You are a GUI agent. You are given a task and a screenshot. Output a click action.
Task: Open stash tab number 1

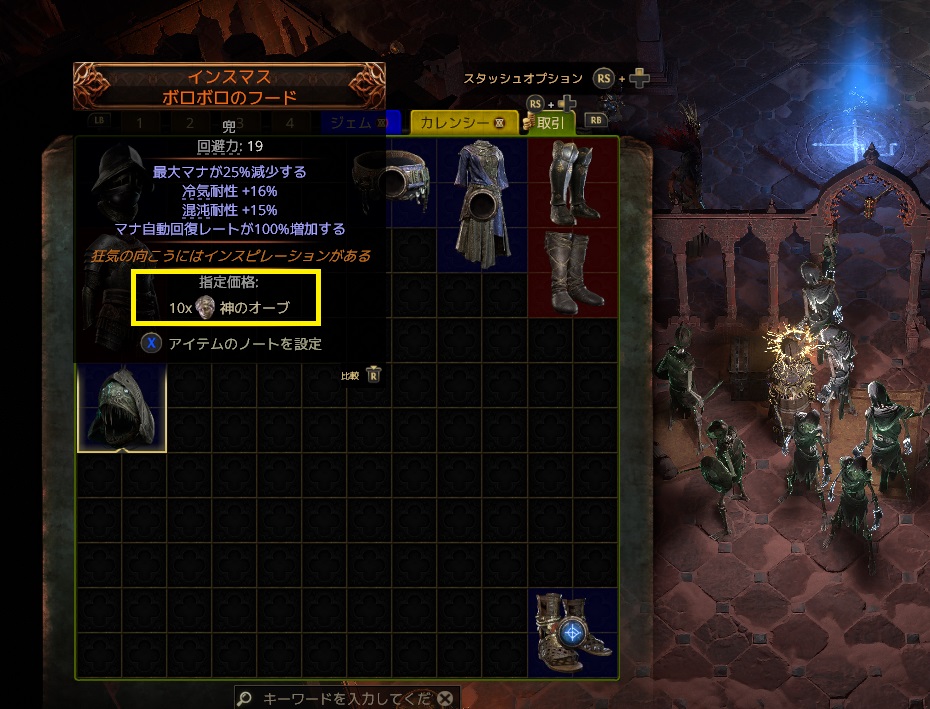pyautogui.click(x=140, y=123)
